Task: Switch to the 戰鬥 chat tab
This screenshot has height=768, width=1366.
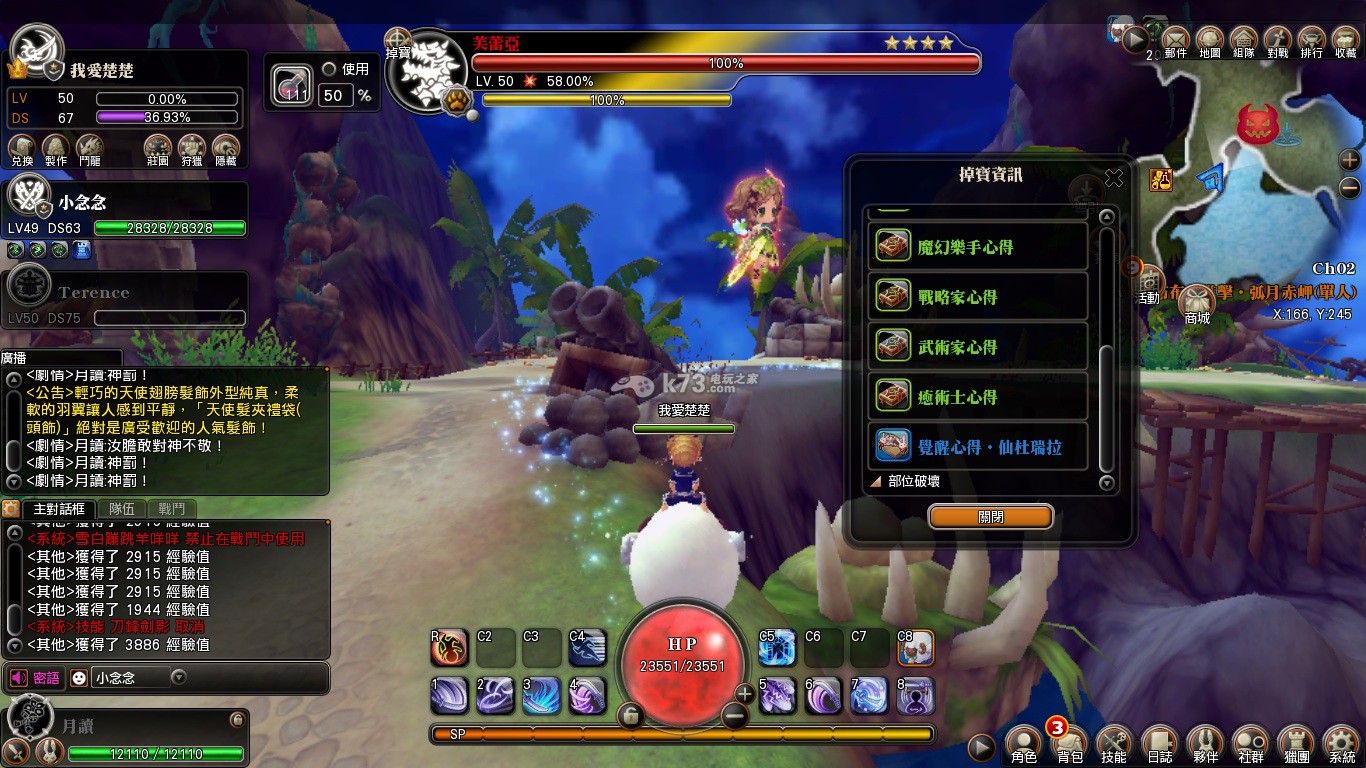Action: (x=171, y=509)
